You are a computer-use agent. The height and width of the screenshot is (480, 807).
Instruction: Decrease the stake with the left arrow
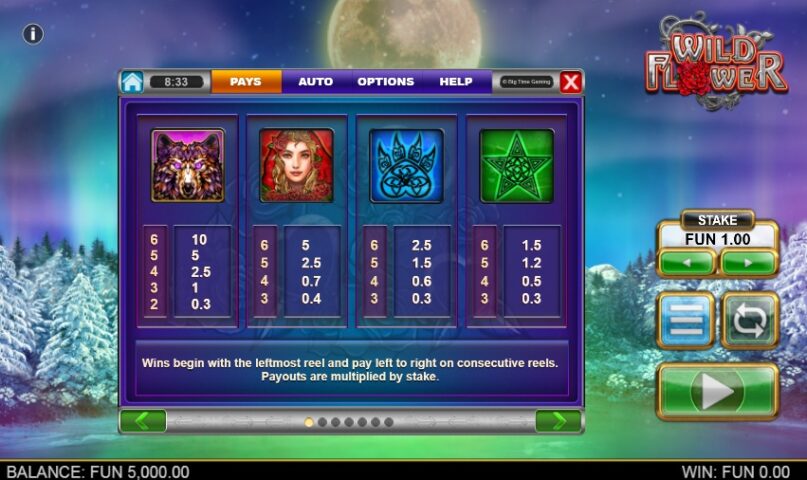(x=686, y=263)
